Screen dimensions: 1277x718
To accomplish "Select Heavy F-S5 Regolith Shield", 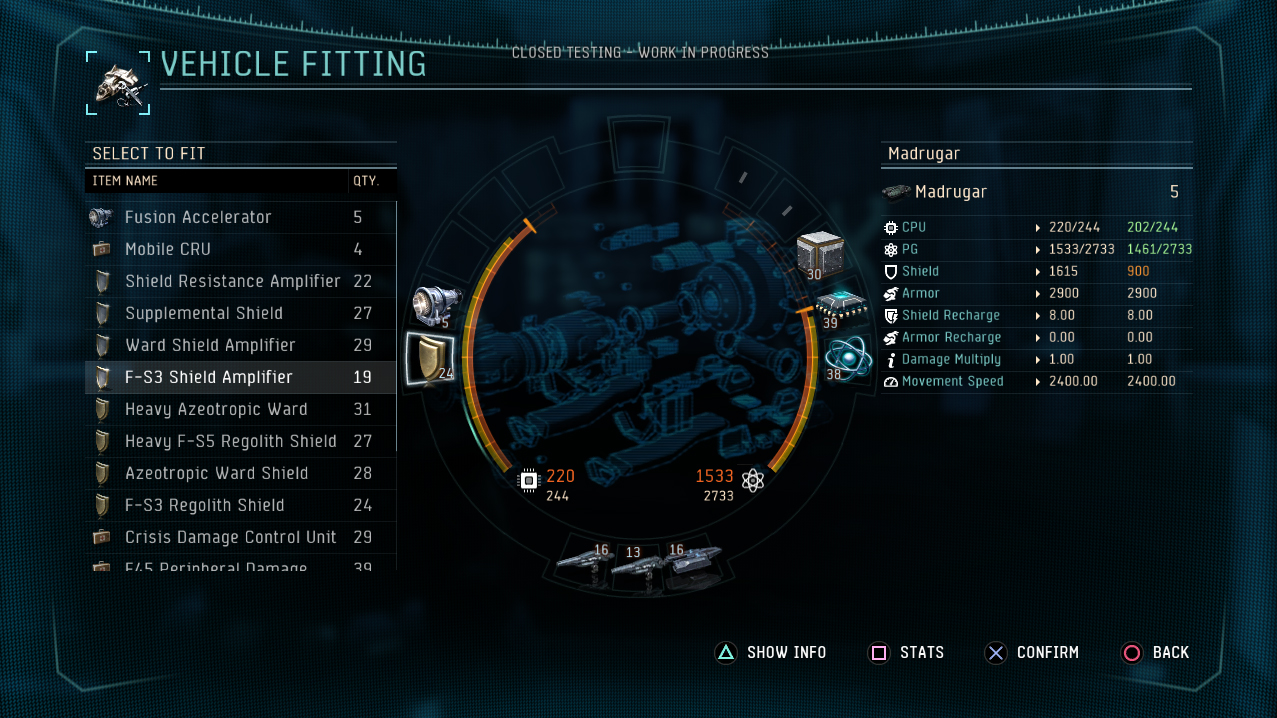I will 231,441.
